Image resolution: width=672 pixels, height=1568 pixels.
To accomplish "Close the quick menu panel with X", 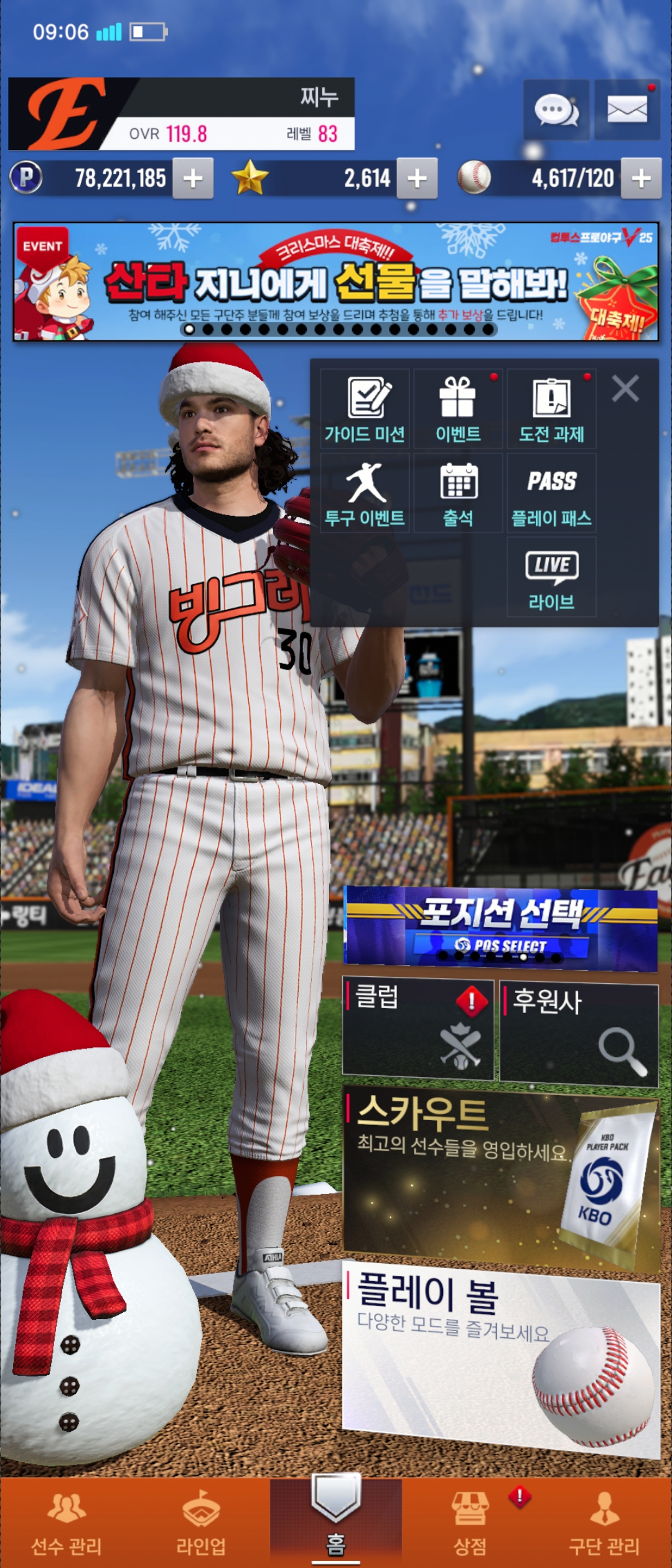I will coord(625,389).
